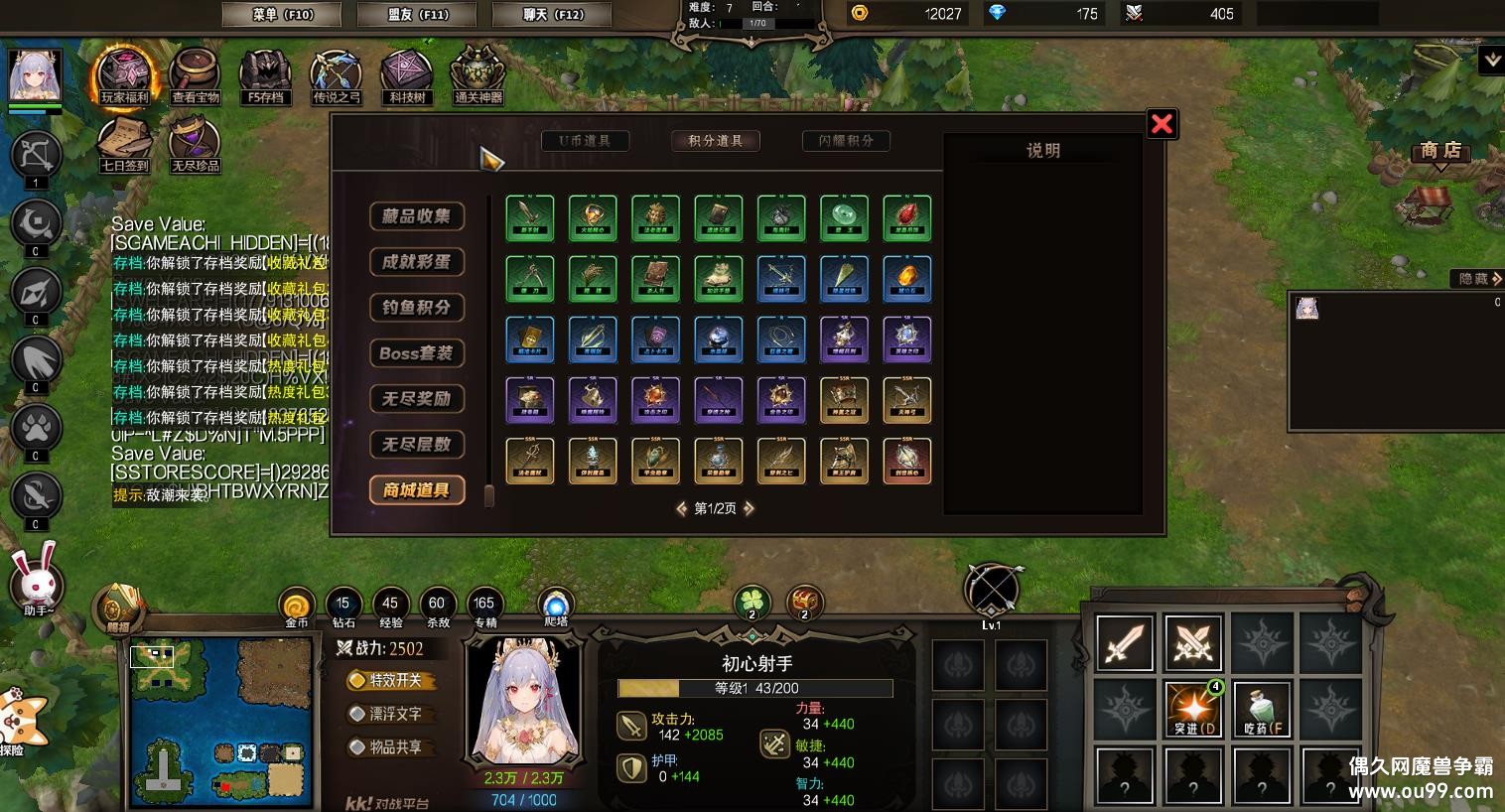Click the minimap

tap(217, 721)
